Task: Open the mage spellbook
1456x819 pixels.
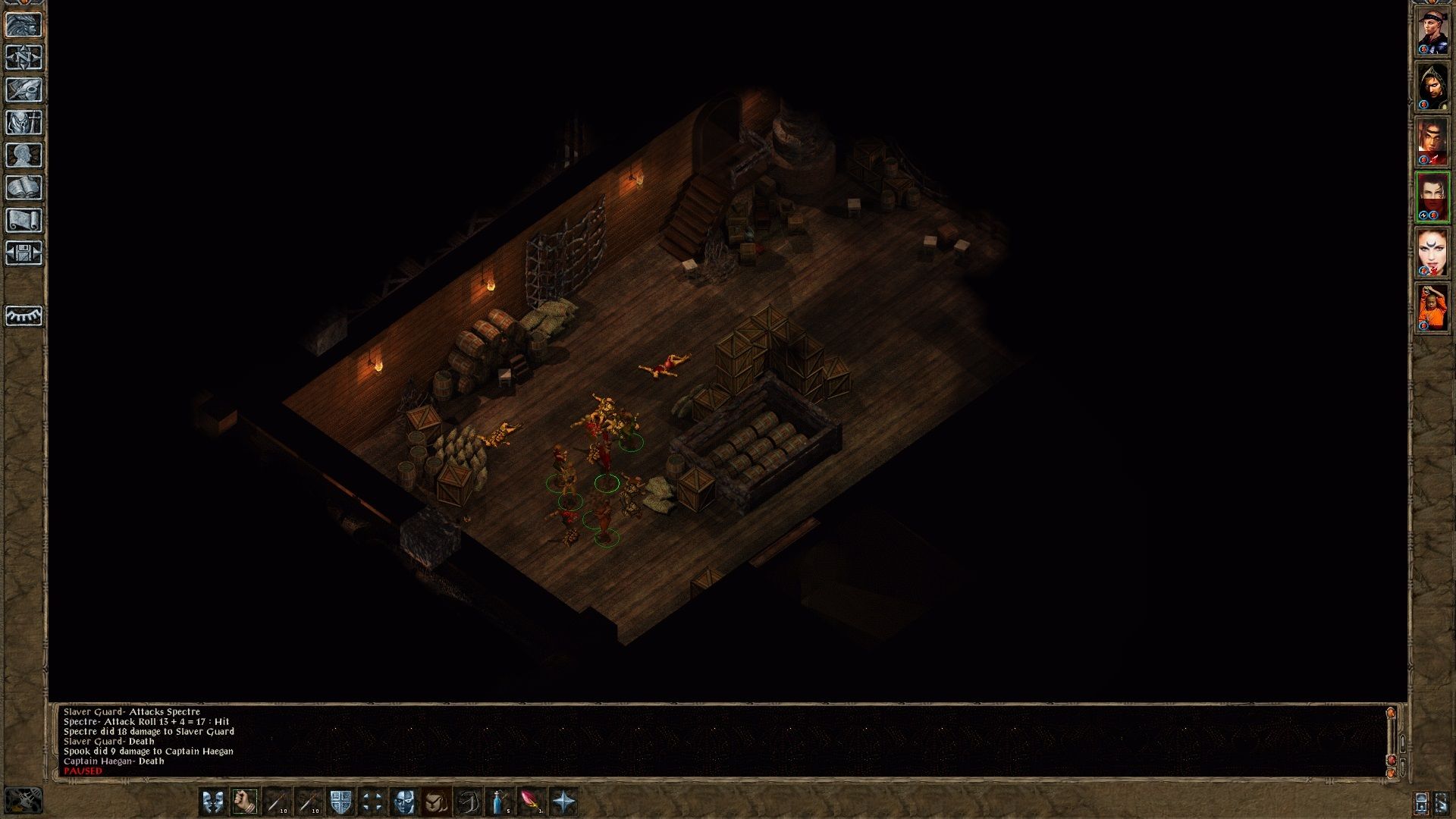Action: [x=24, y=188]
